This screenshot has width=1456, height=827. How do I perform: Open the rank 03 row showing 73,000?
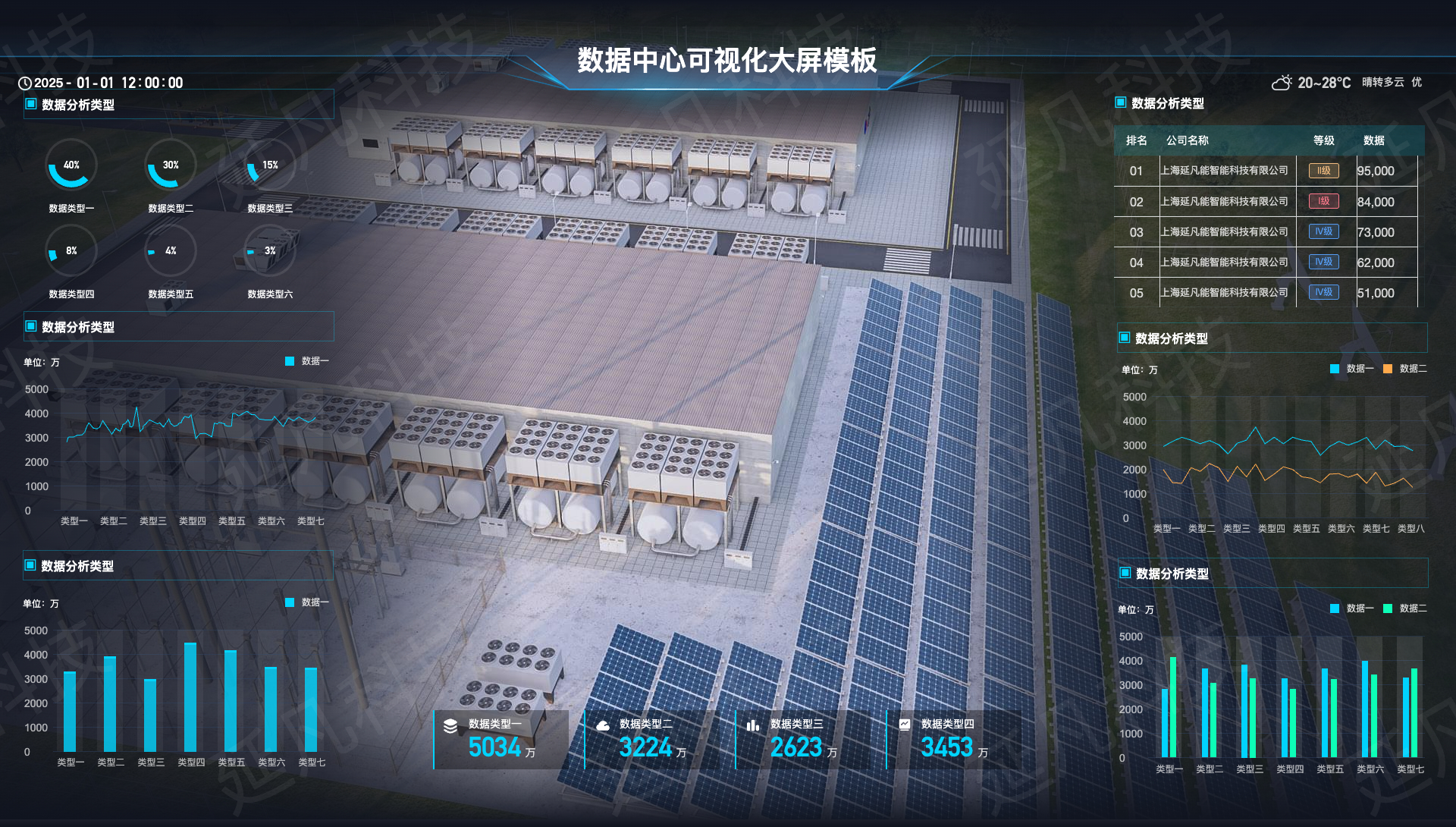pos(1266,232)
